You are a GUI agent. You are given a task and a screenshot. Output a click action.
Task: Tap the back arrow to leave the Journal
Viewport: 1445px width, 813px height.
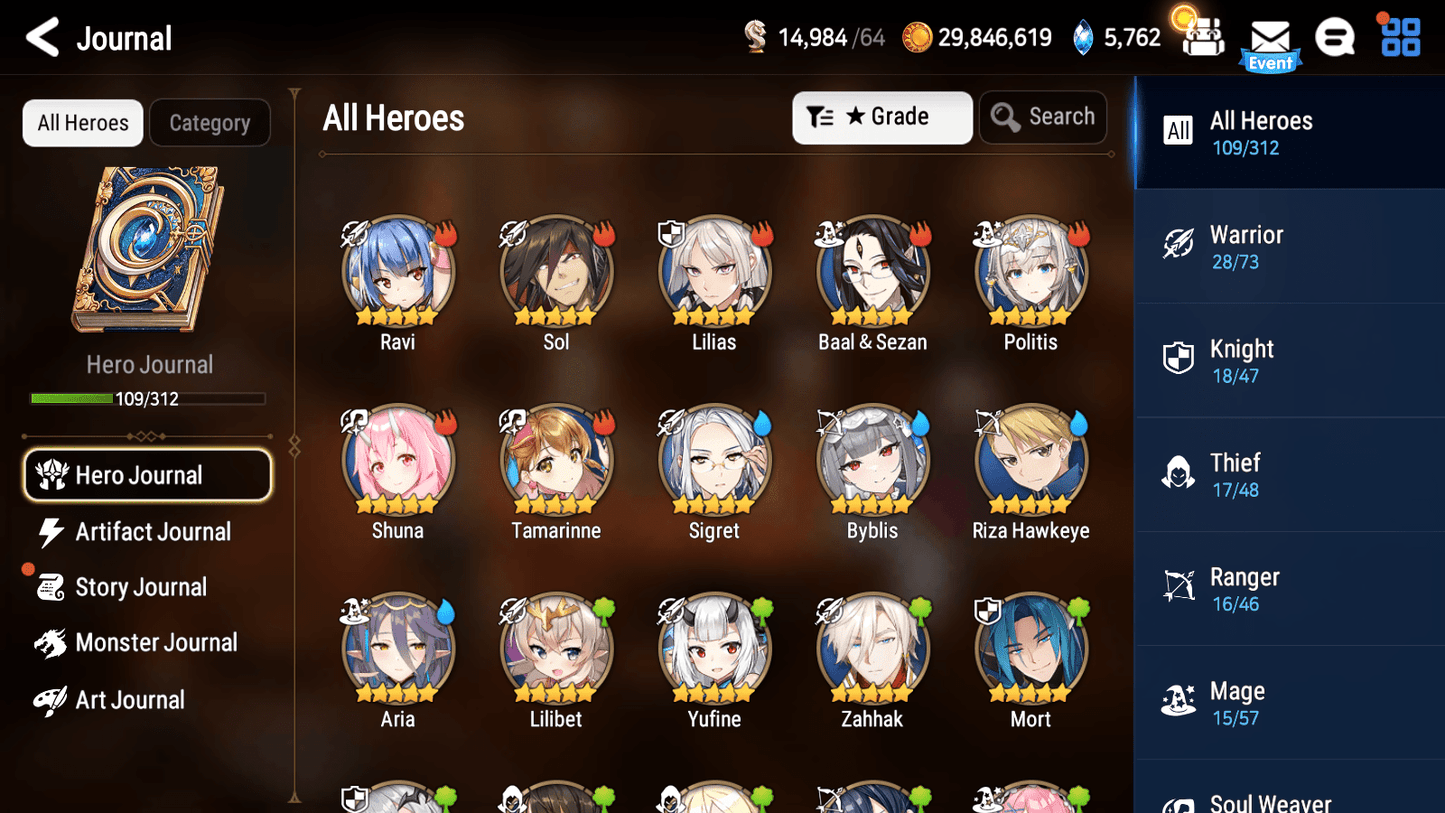tap(42, 36)
